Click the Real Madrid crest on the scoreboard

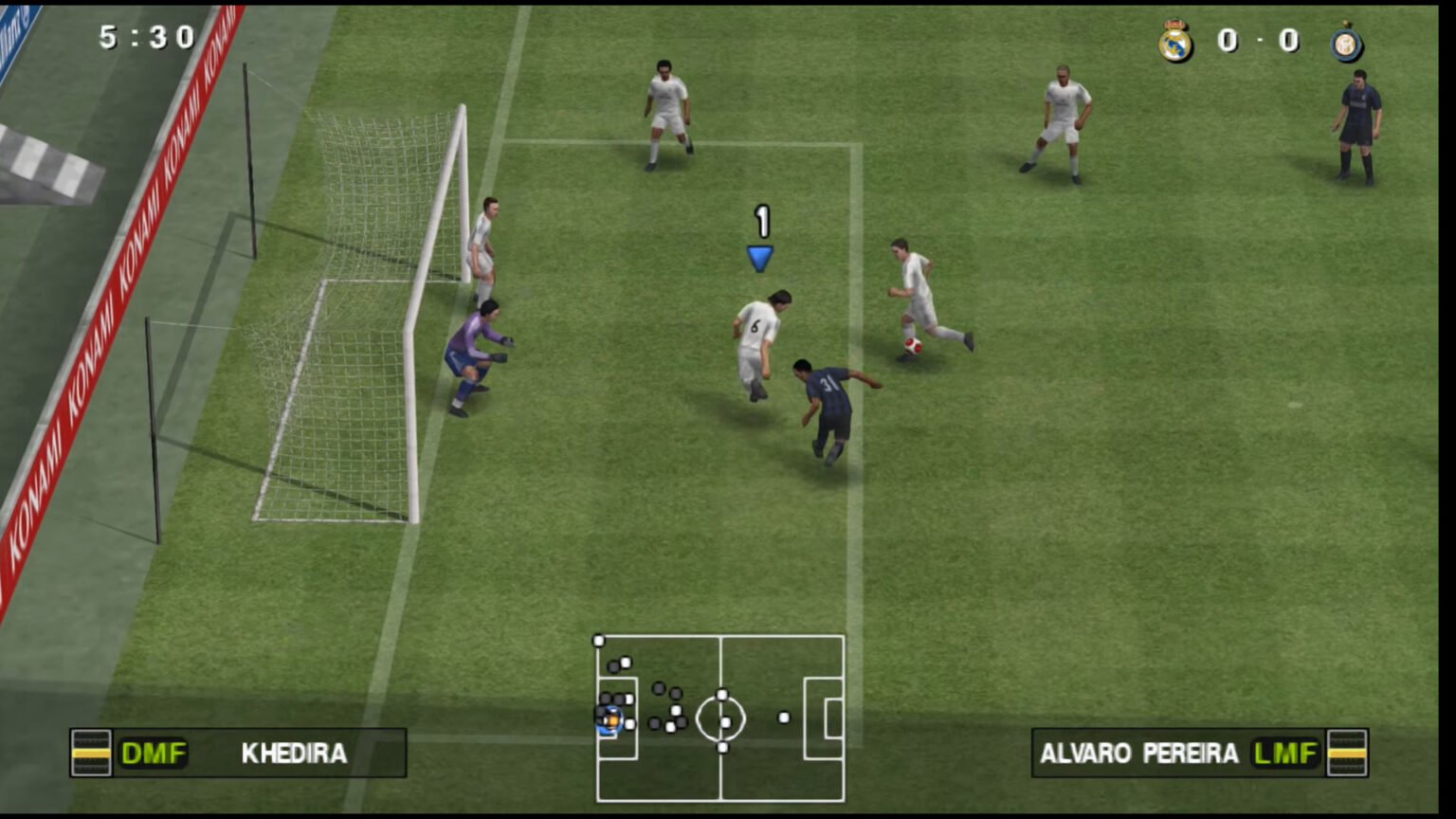click(x=1175, y=41)
